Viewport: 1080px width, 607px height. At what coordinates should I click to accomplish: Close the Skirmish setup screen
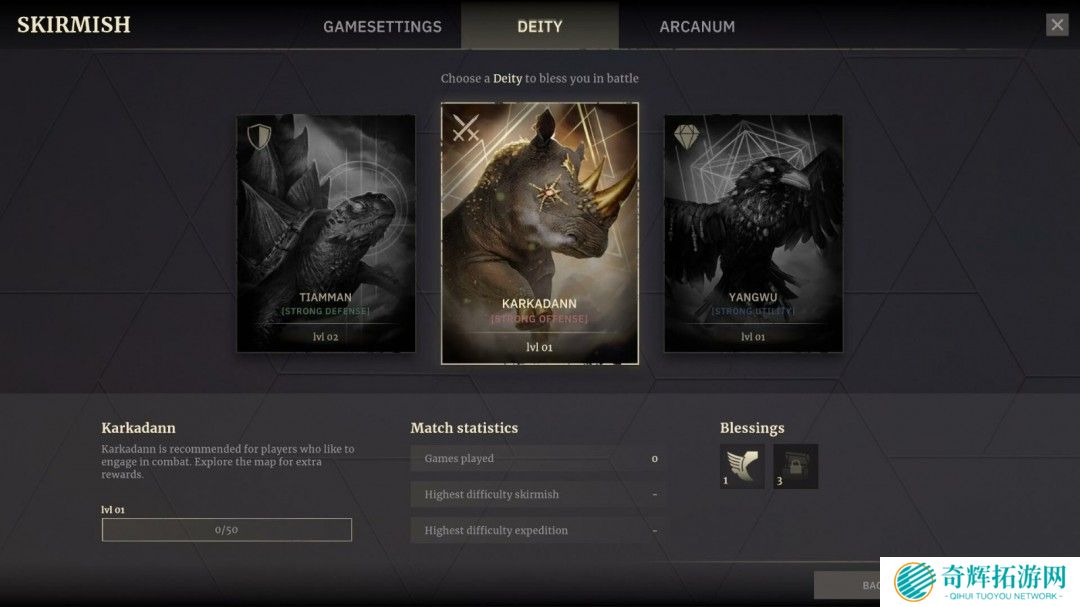[x=1057, y=25]
